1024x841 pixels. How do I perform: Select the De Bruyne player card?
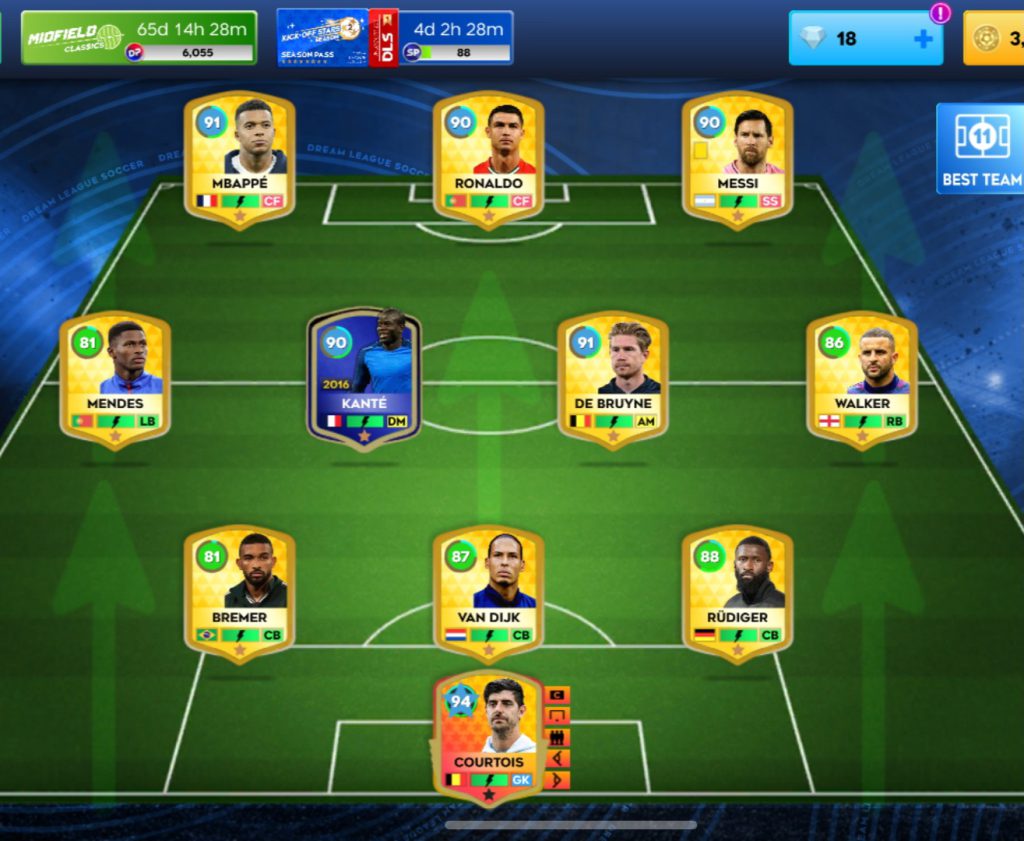pos(613,380)
